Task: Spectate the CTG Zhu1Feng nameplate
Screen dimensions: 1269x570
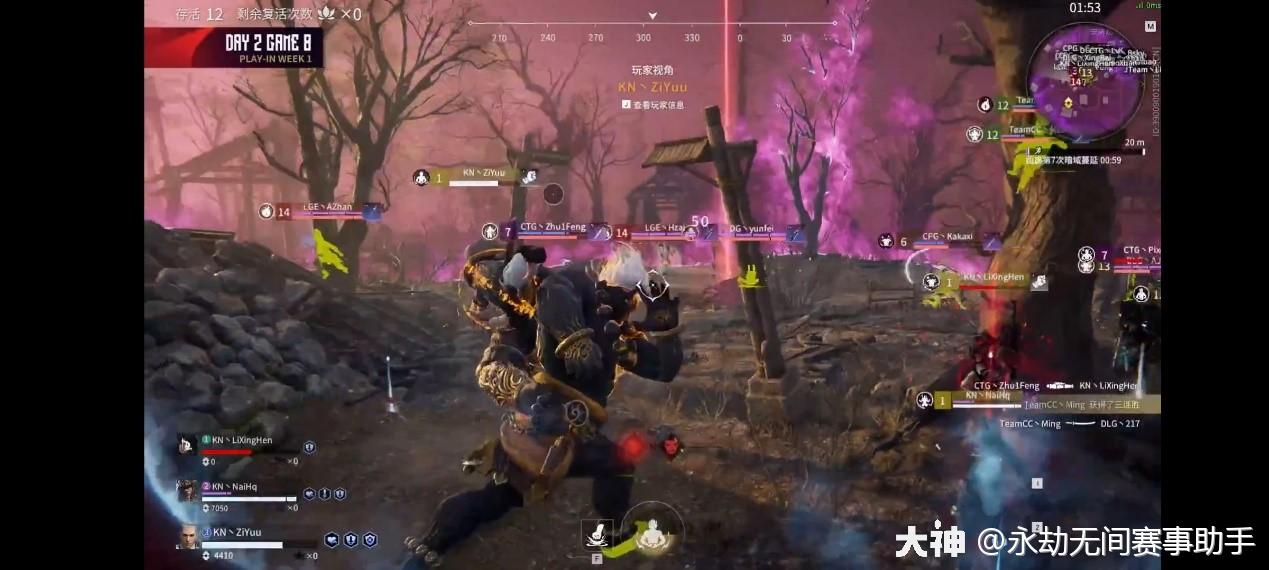Action: pos(552,228)
